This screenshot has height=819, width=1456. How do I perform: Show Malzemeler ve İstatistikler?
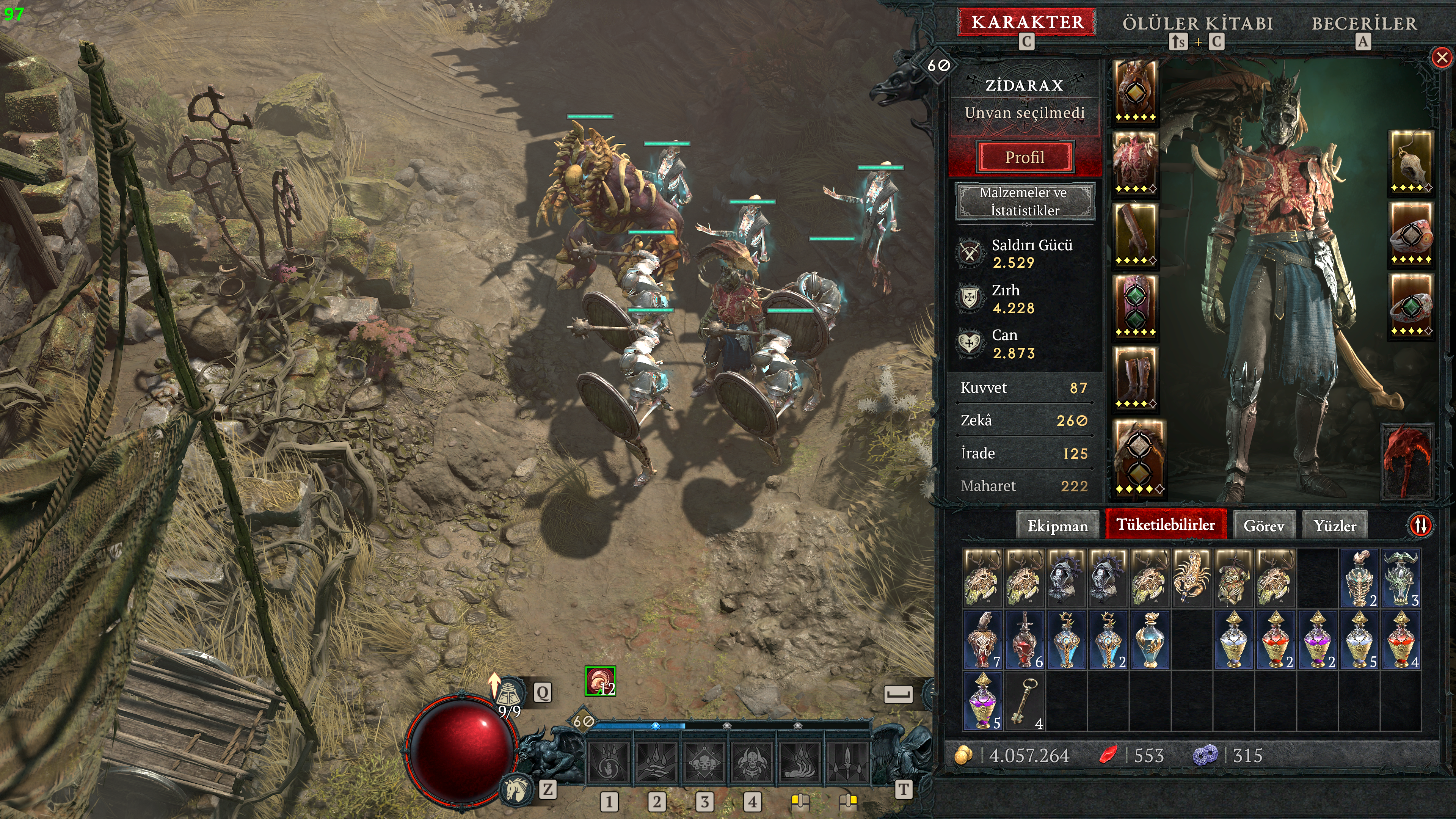point(1024,201)
